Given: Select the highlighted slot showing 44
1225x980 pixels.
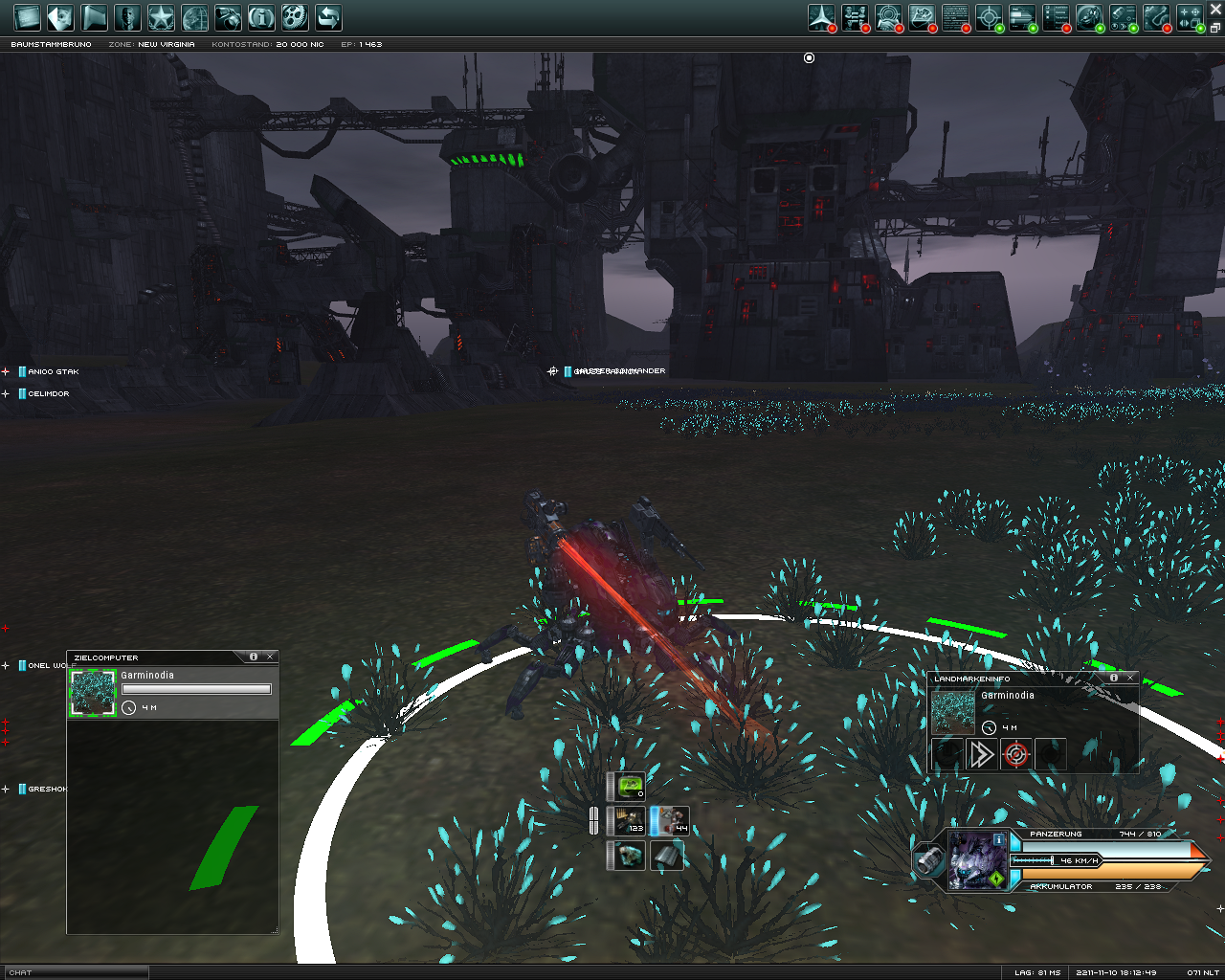Looking at the screenshot, I should coord(670,821).
